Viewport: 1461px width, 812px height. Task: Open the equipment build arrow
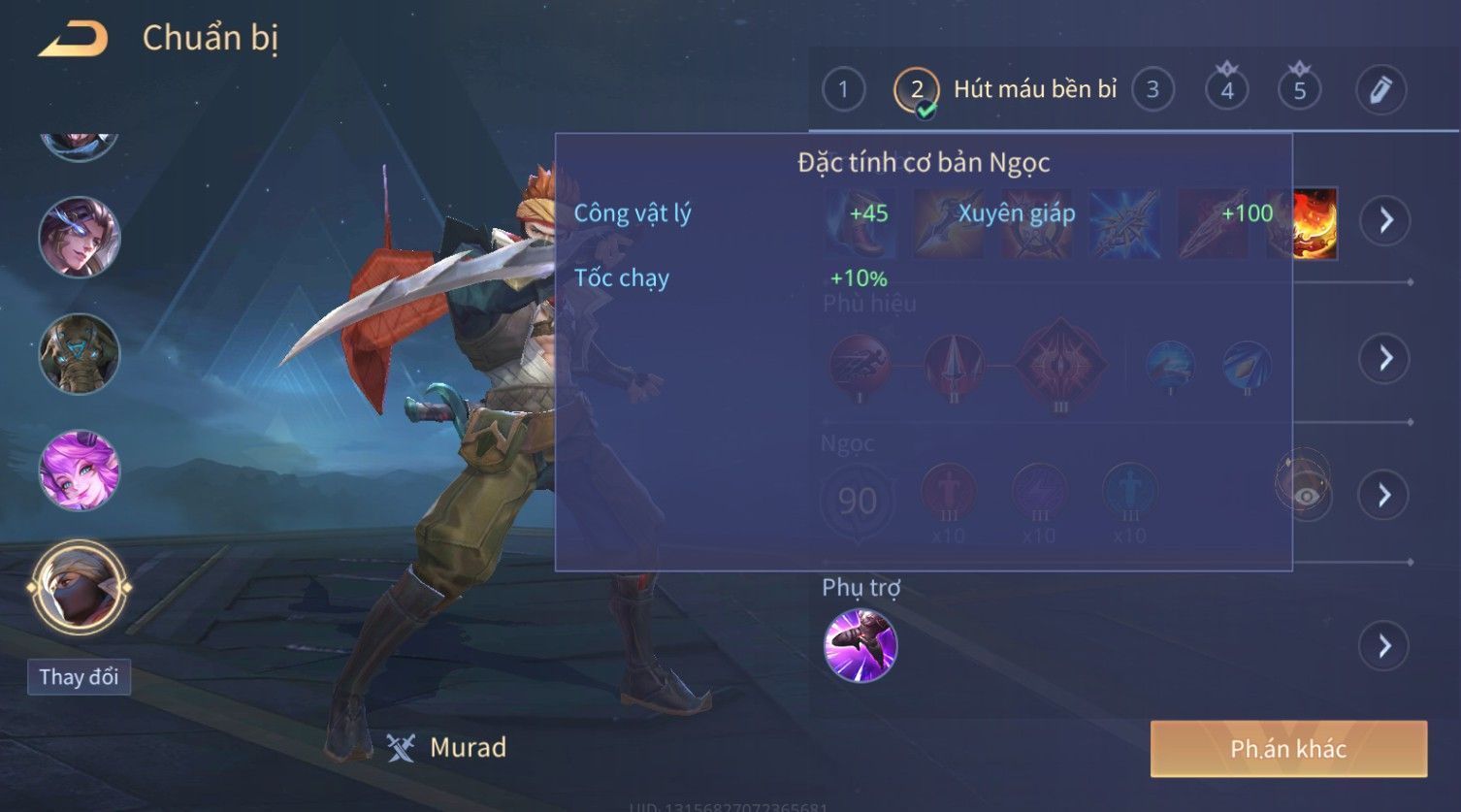[x=1384, y=220]
